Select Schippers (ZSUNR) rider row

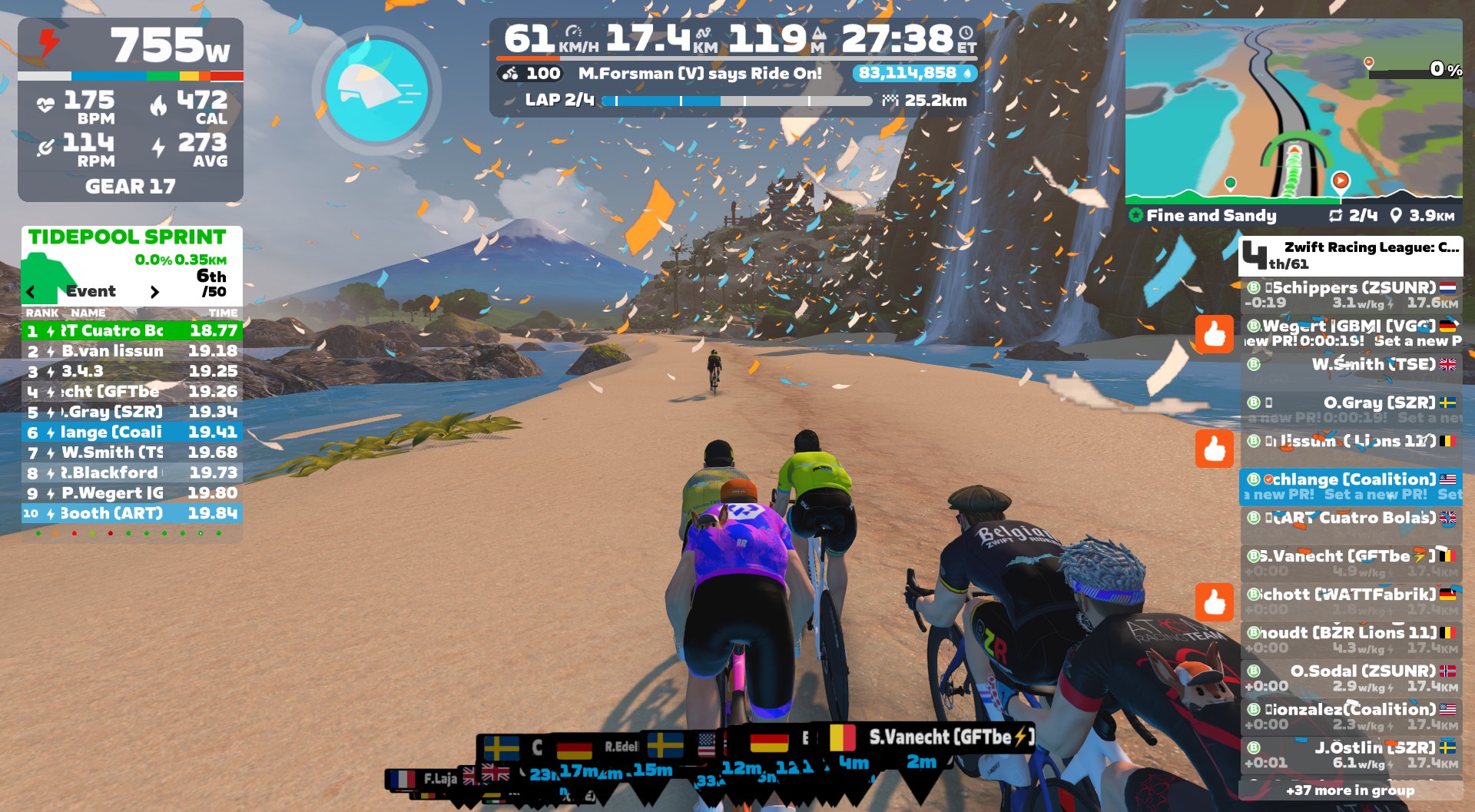point(1351,294)
